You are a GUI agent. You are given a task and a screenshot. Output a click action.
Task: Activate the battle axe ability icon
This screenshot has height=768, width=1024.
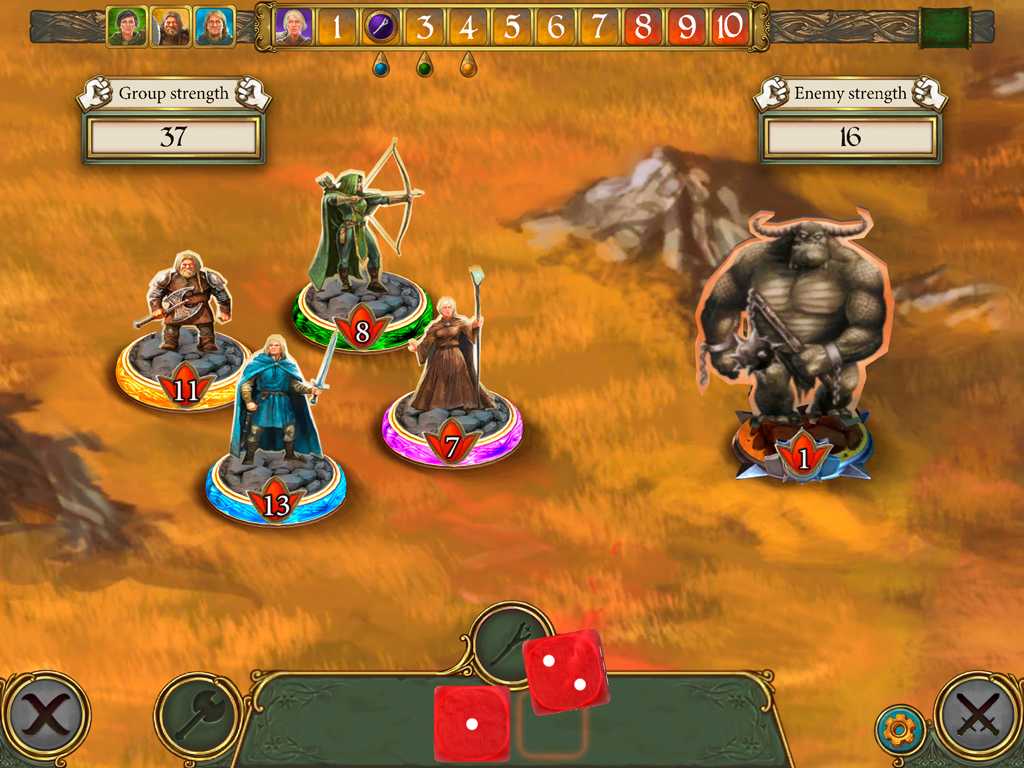(x=198, y=716)
